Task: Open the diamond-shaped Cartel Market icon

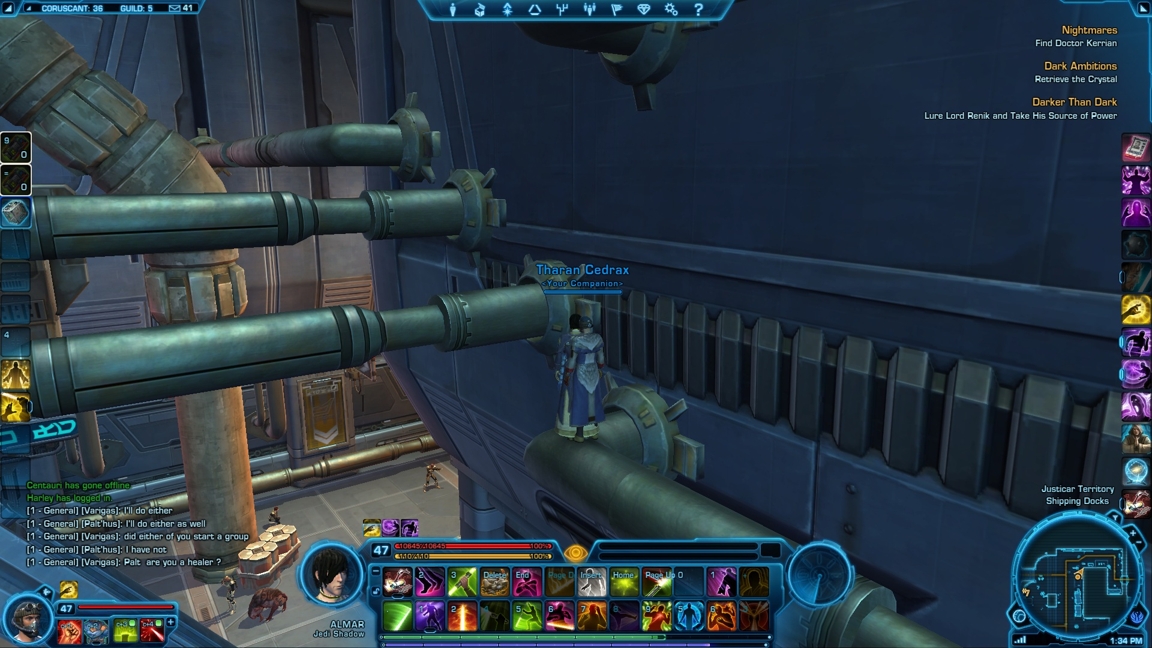Action: pyautogui.click(x=644, y=10)
